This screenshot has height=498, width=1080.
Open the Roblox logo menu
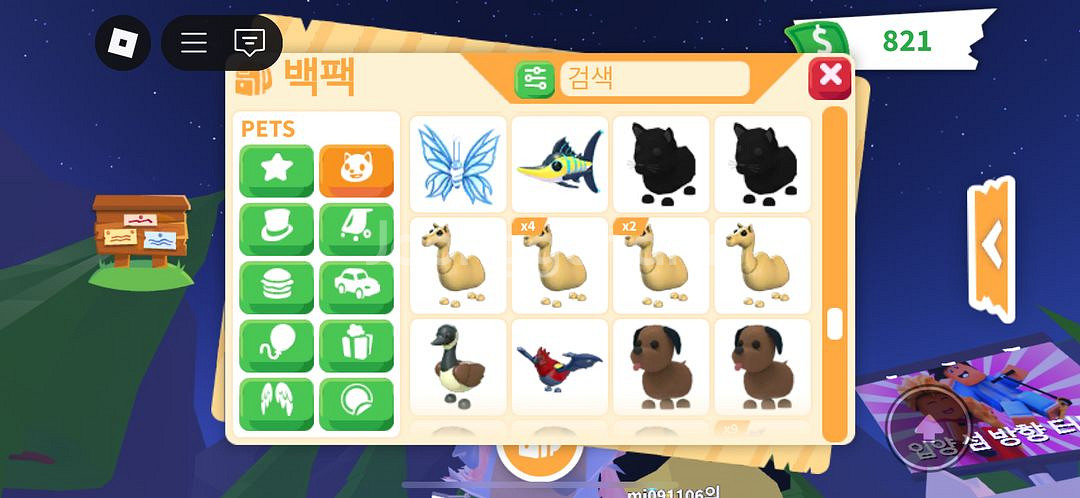(x=123, y=43)
